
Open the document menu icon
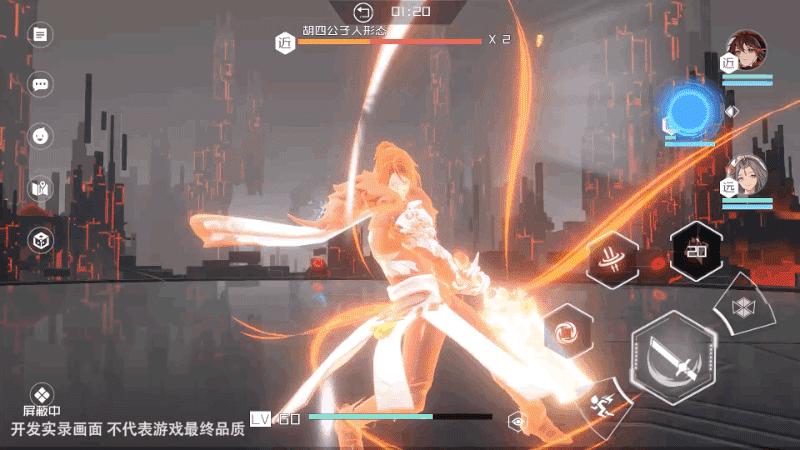40,35
